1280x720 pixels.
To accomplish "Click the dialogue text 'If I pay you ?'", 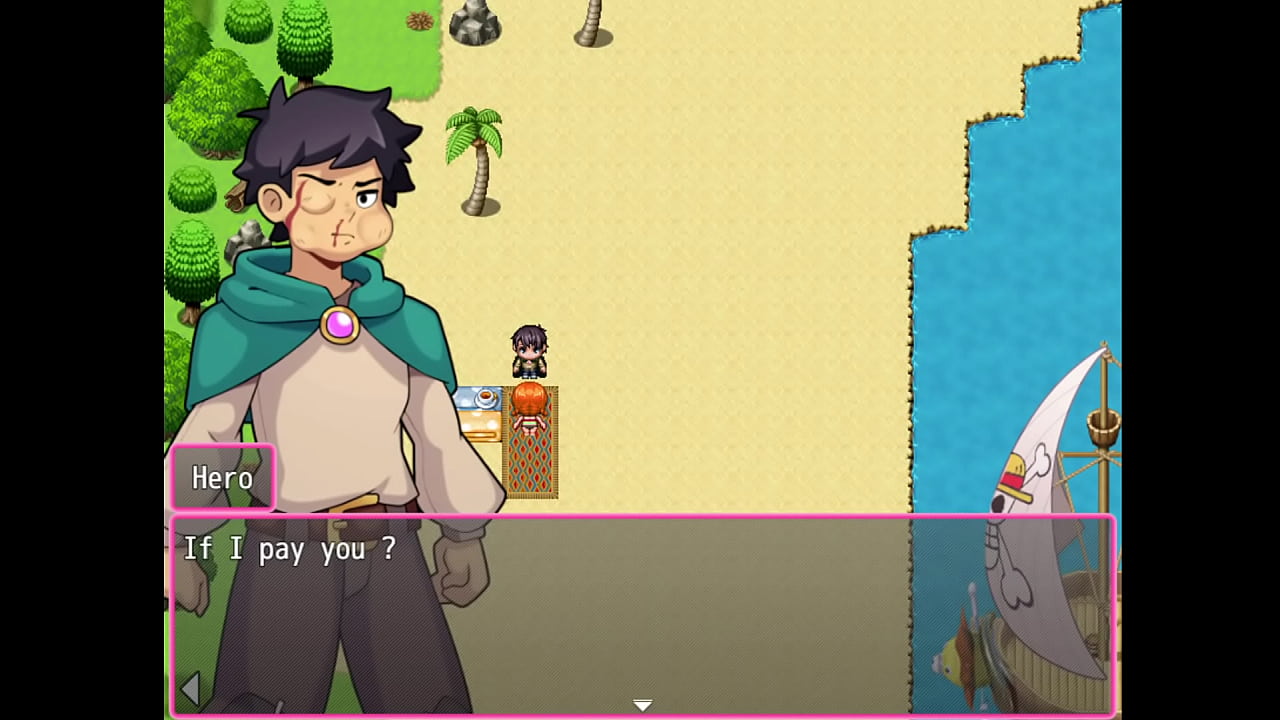I will (287, 549).
